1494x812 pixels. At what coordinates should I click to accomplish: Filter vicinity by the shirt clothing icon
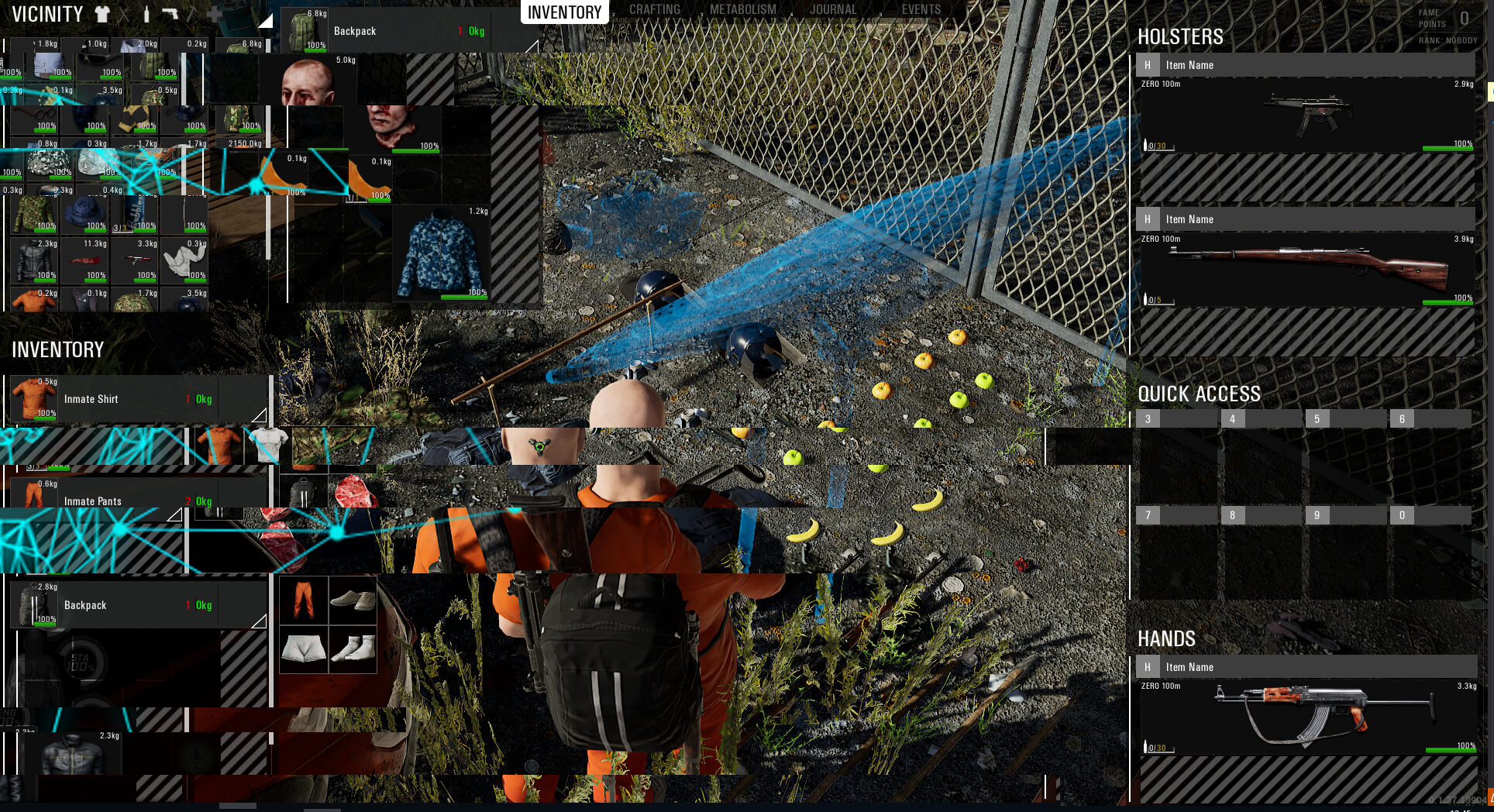tap(102, 14)
